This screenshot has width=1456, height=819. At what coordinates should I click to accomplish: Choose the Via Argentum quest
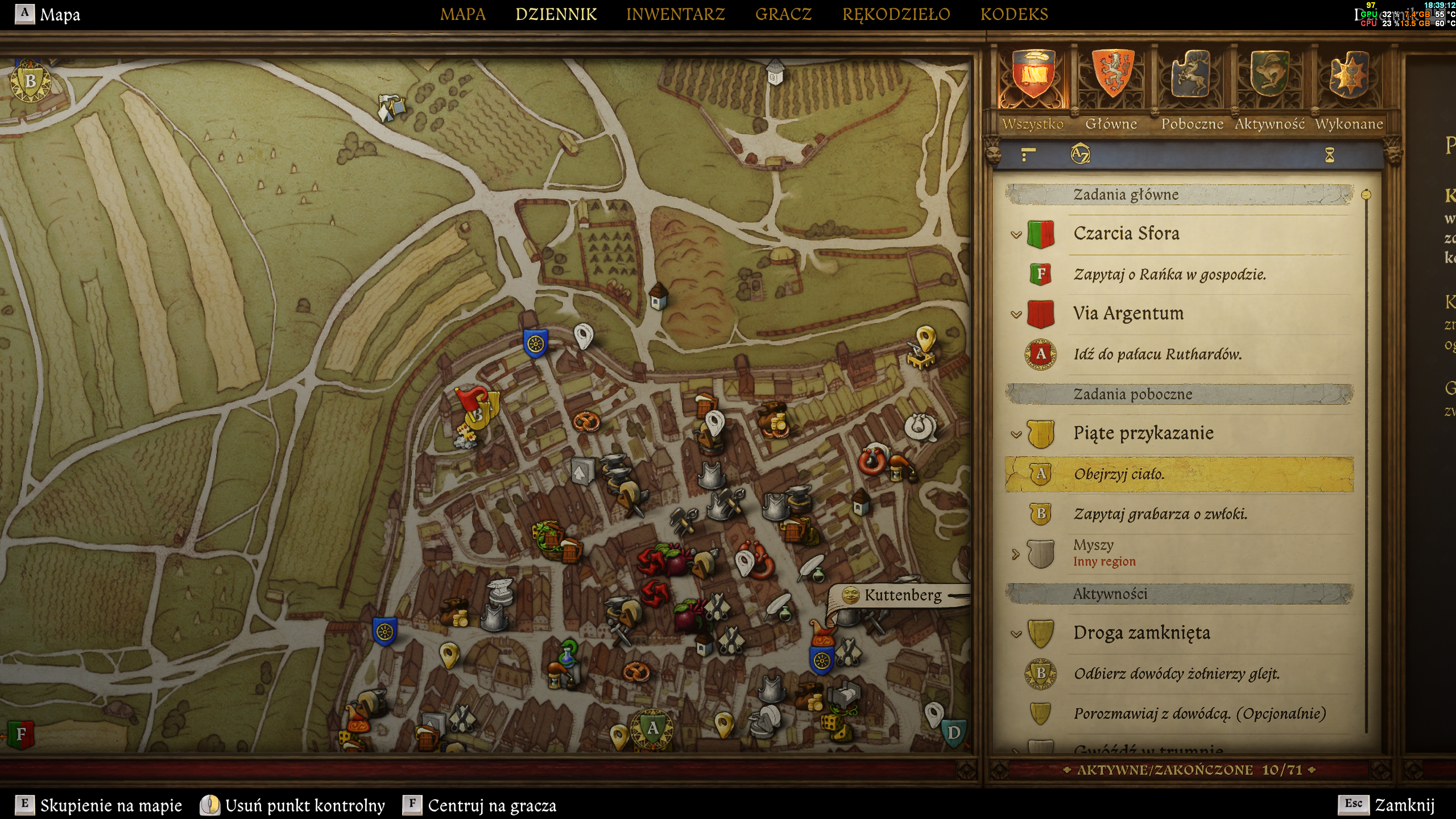1128,313
